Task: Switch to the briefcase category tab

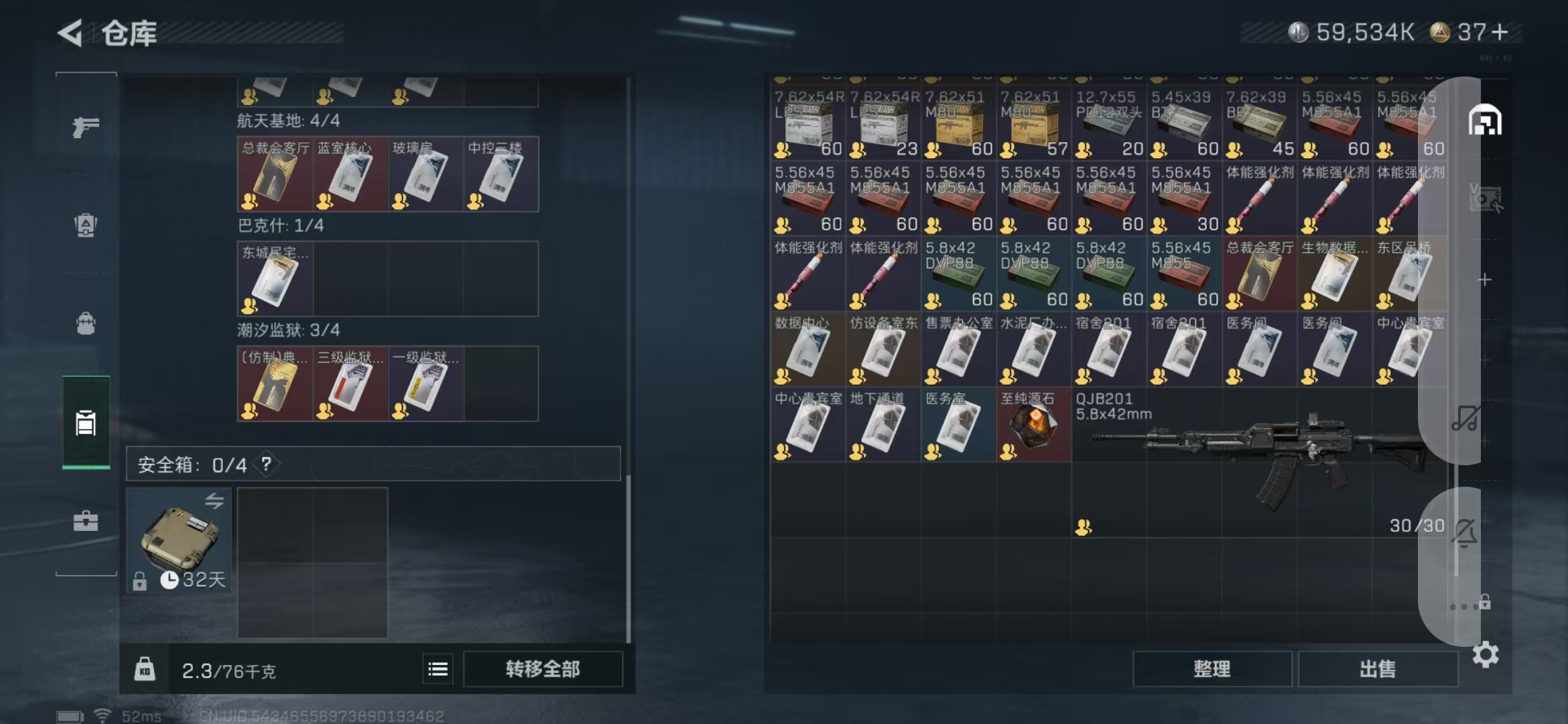Action: coord(86,521)
